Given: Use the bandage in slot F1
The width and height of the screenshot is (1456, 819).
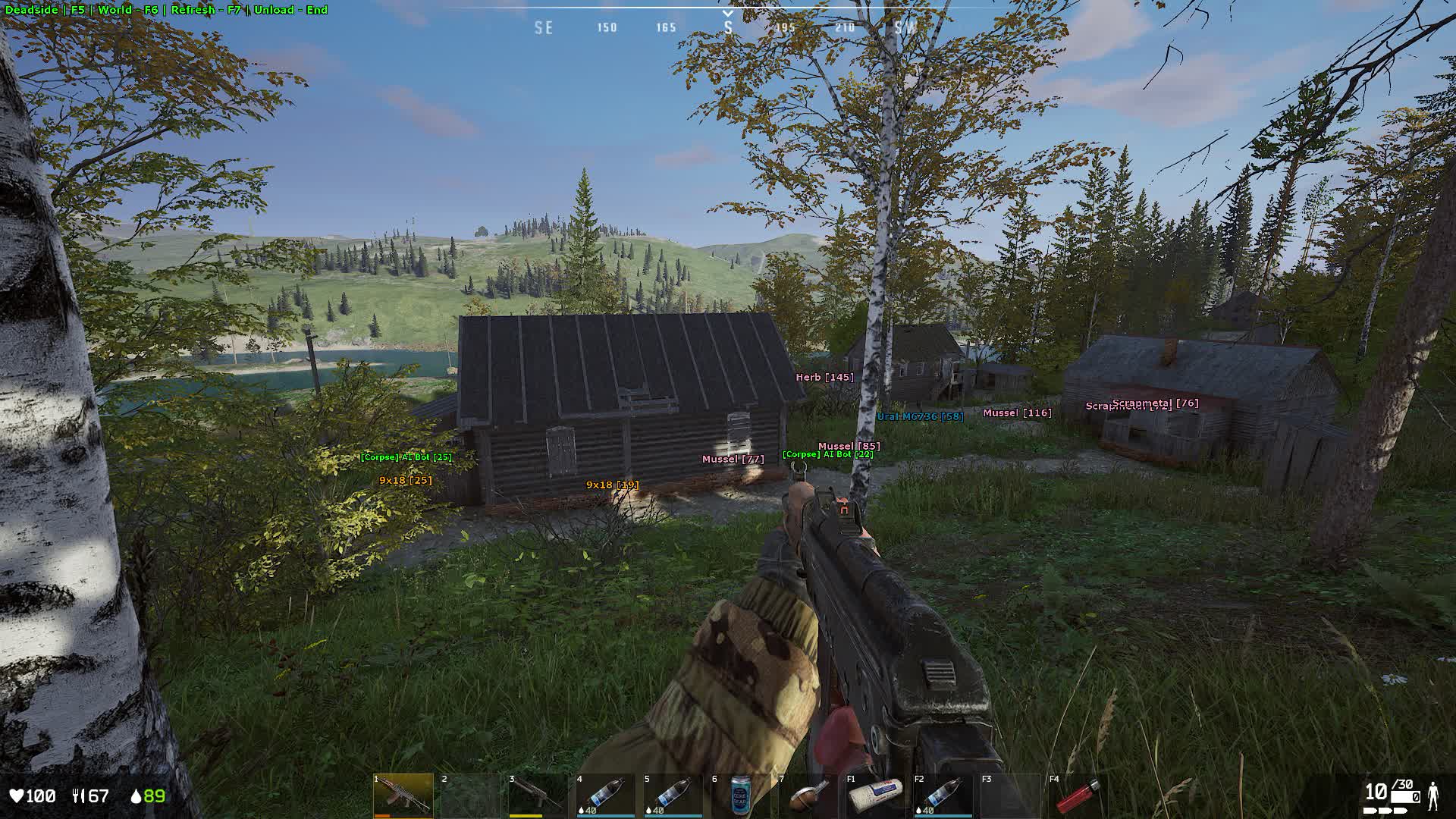Looking at the screenshot, I should click(876, 795).
